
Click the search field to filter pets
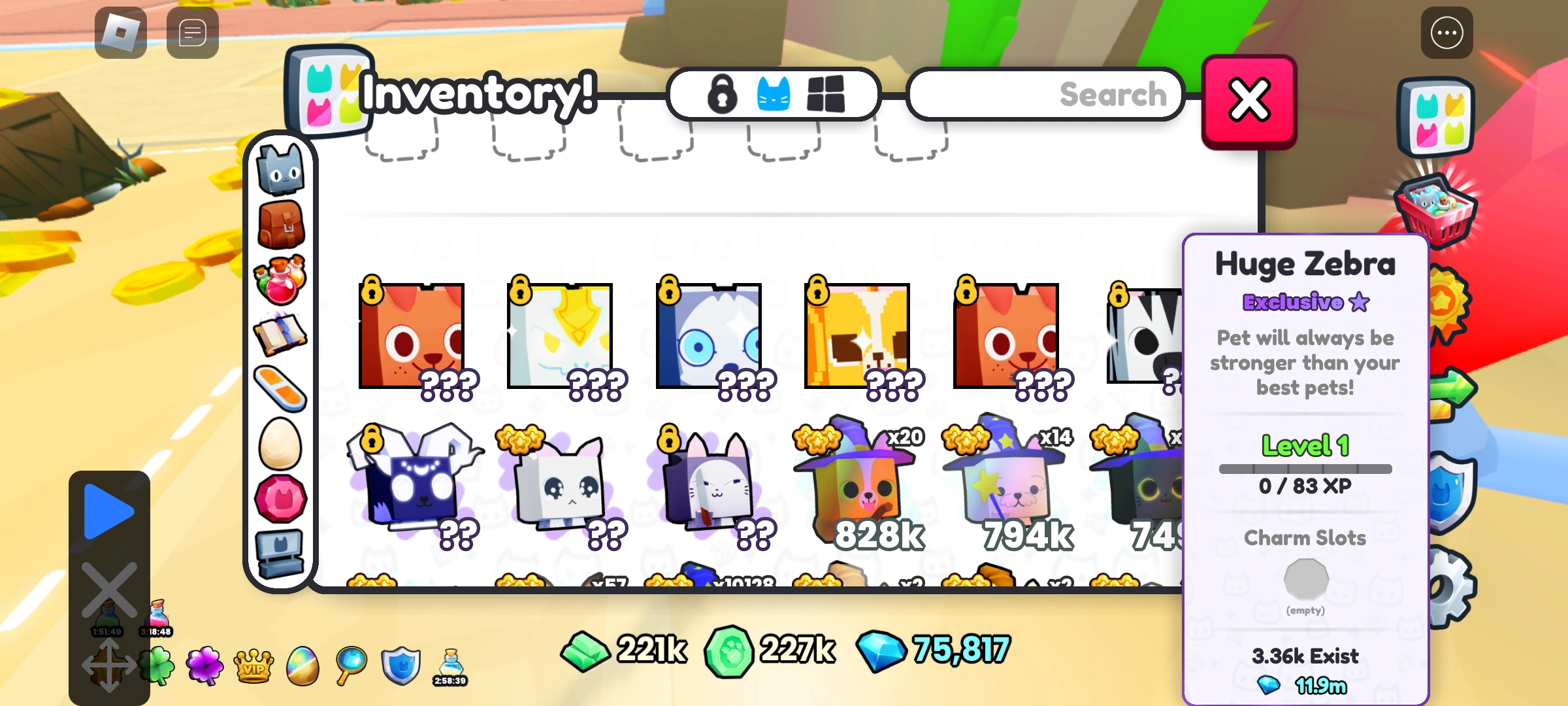(x=1045, y=95)
